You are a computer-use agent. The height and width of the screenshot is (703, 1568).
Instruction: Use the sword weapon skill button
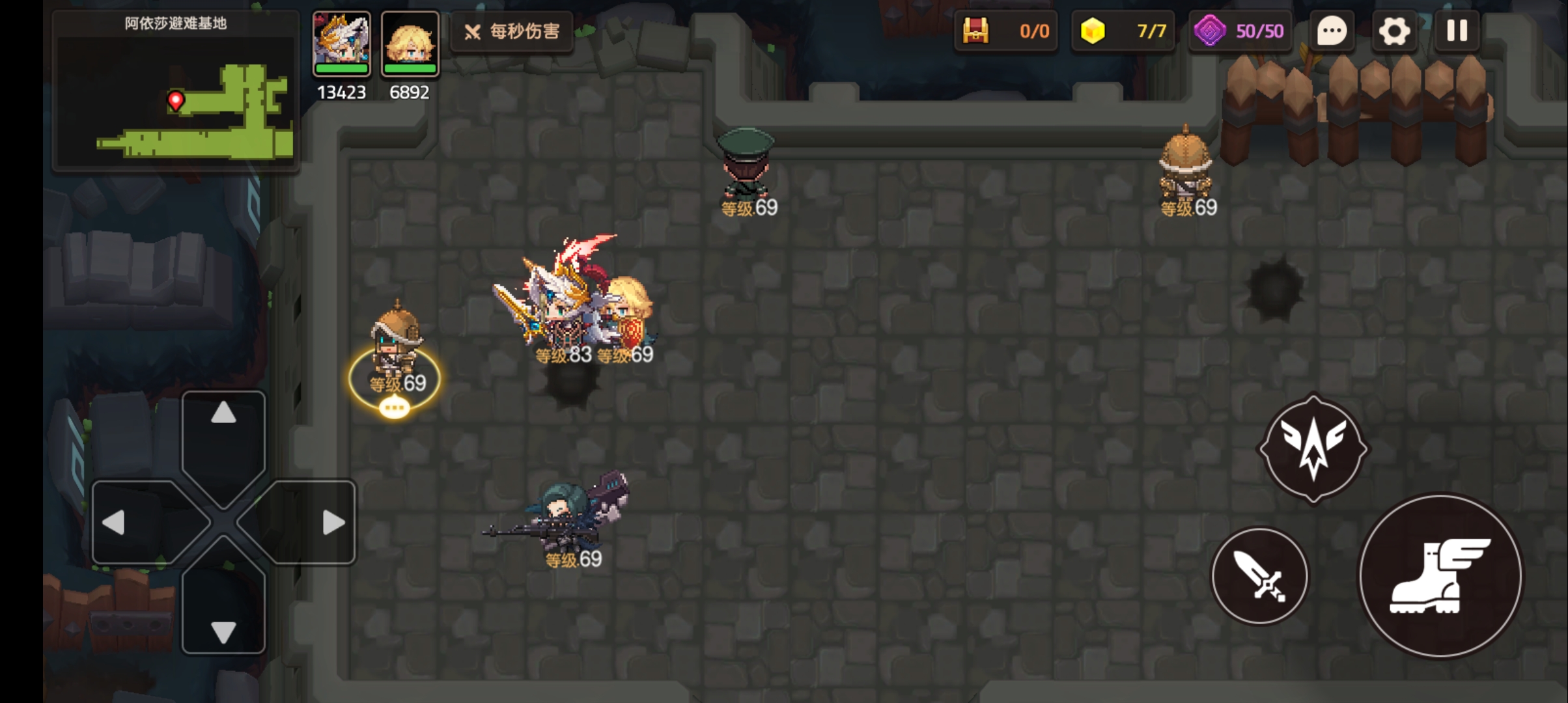coord(1259,576)
